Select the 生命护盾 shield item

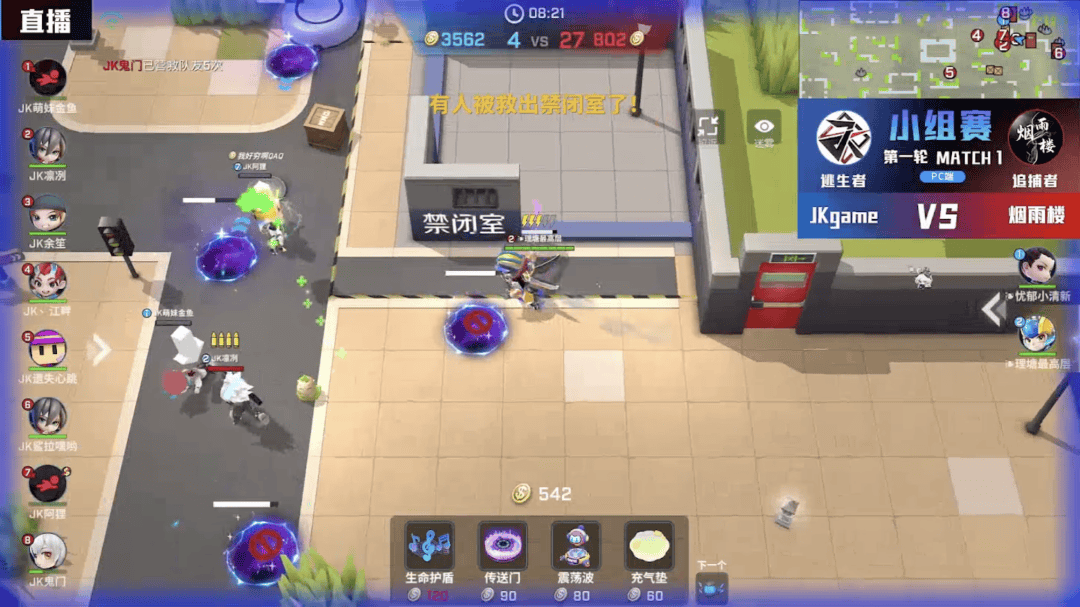pos(429,547)
